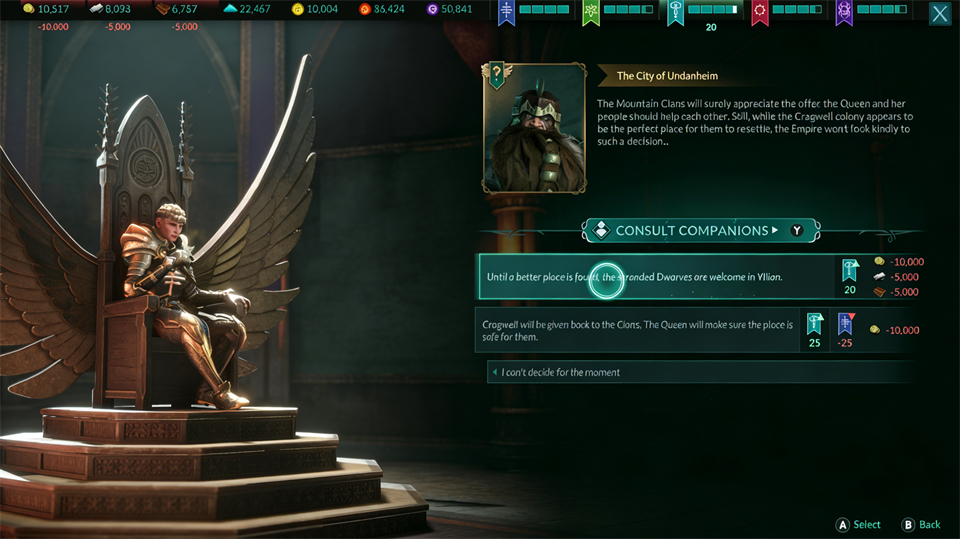
Task: Choose 'Cragwell will be given back to the Clans'
Action: (x=638, y=330)
